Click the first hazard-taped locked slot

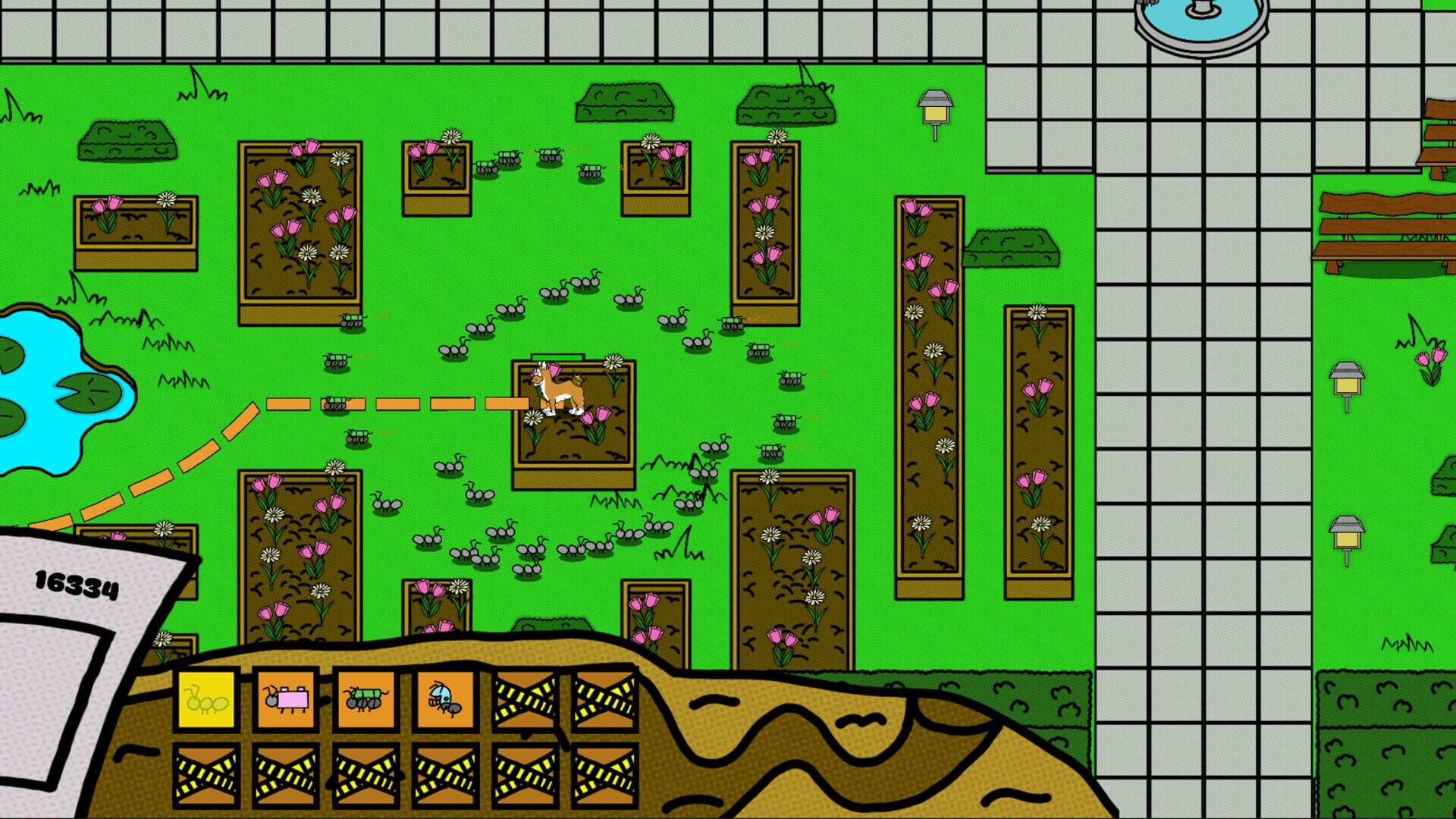point(525,701)
